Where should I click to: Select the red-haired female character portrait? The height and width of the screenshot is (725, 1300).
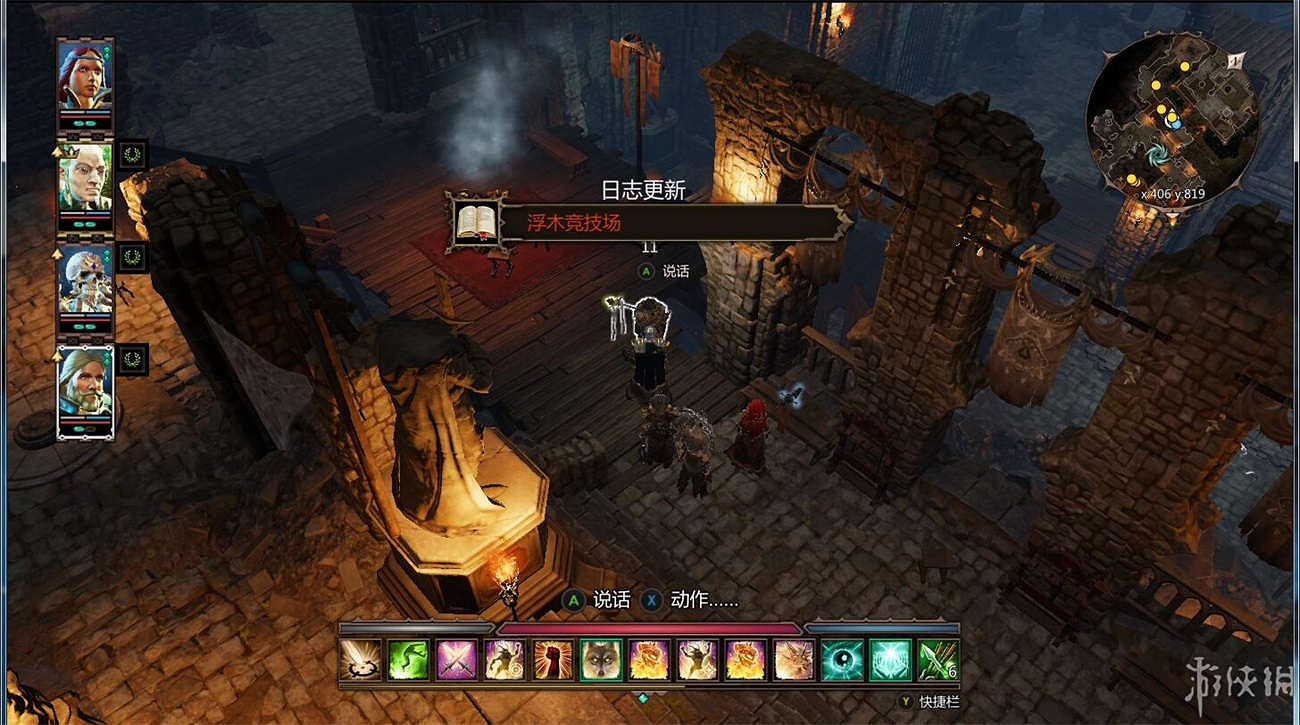tap(84, 78)
